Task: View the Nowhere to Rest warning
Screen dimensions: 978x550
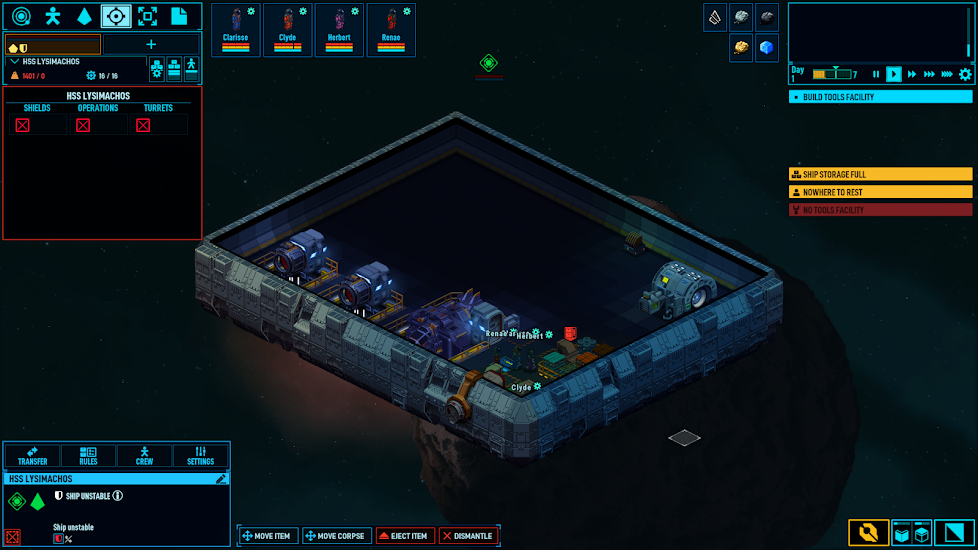Action: click(880, 192)
